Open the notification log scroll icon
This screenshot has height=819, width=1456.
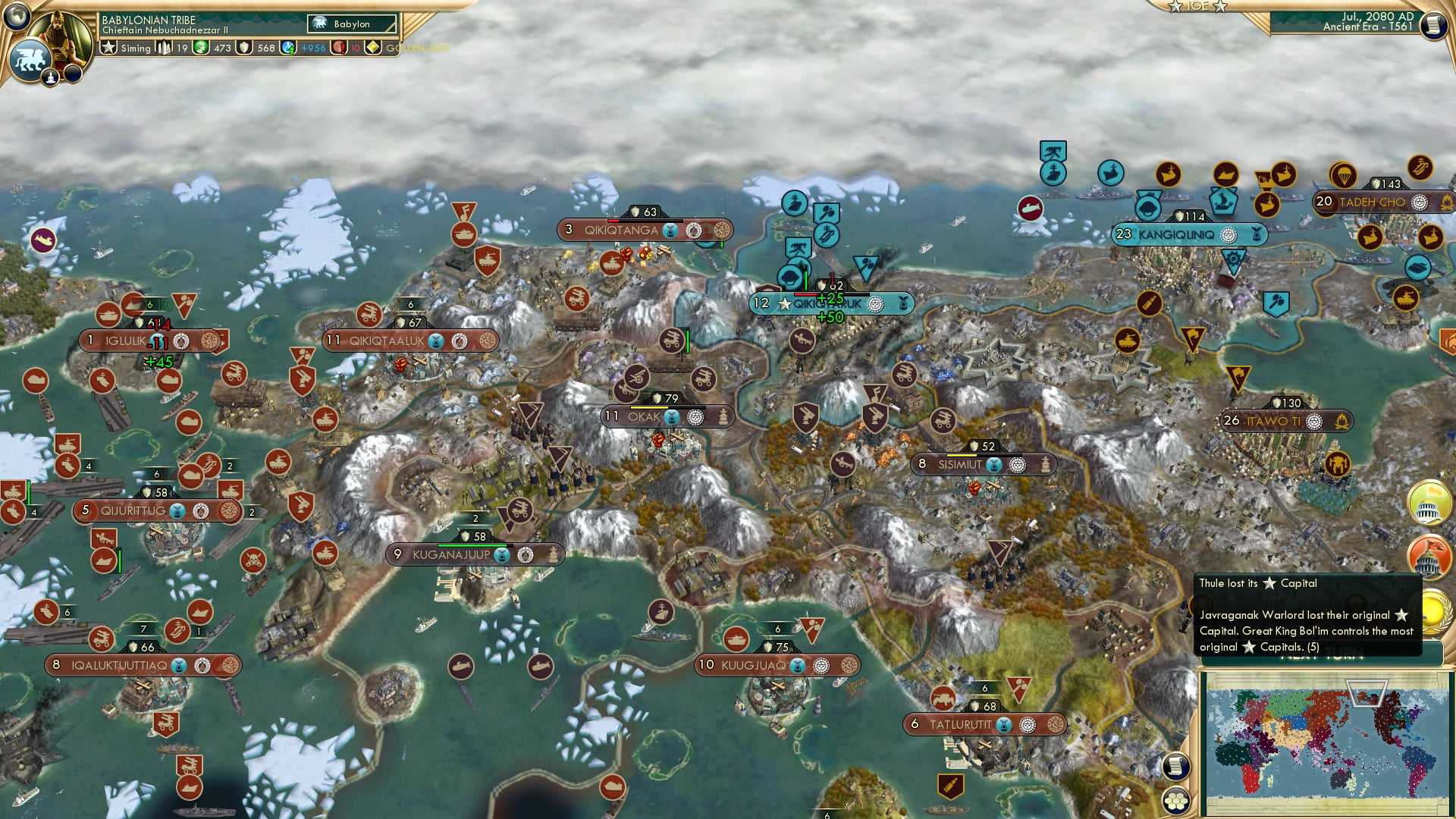[1176, 766]
